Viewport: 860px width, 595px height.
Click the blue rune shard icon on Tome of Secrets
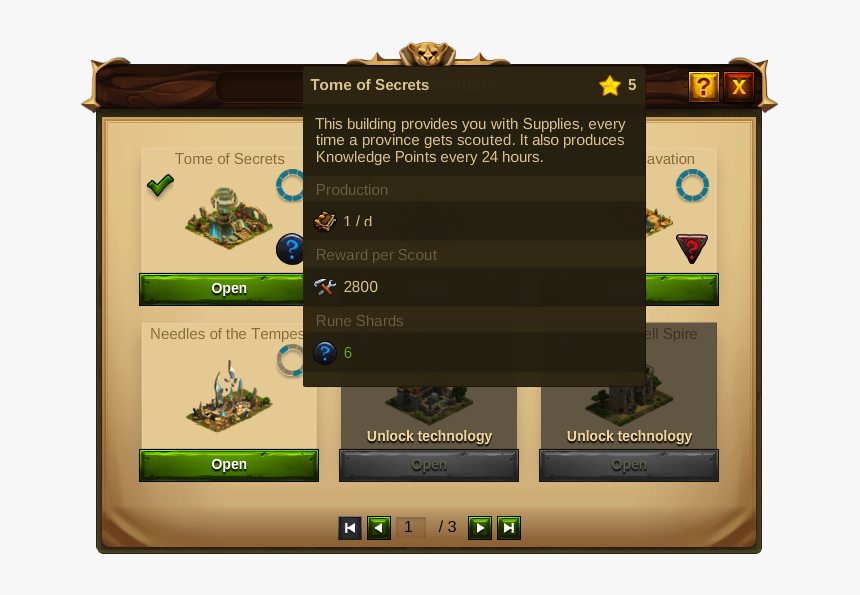coord(290,249)
